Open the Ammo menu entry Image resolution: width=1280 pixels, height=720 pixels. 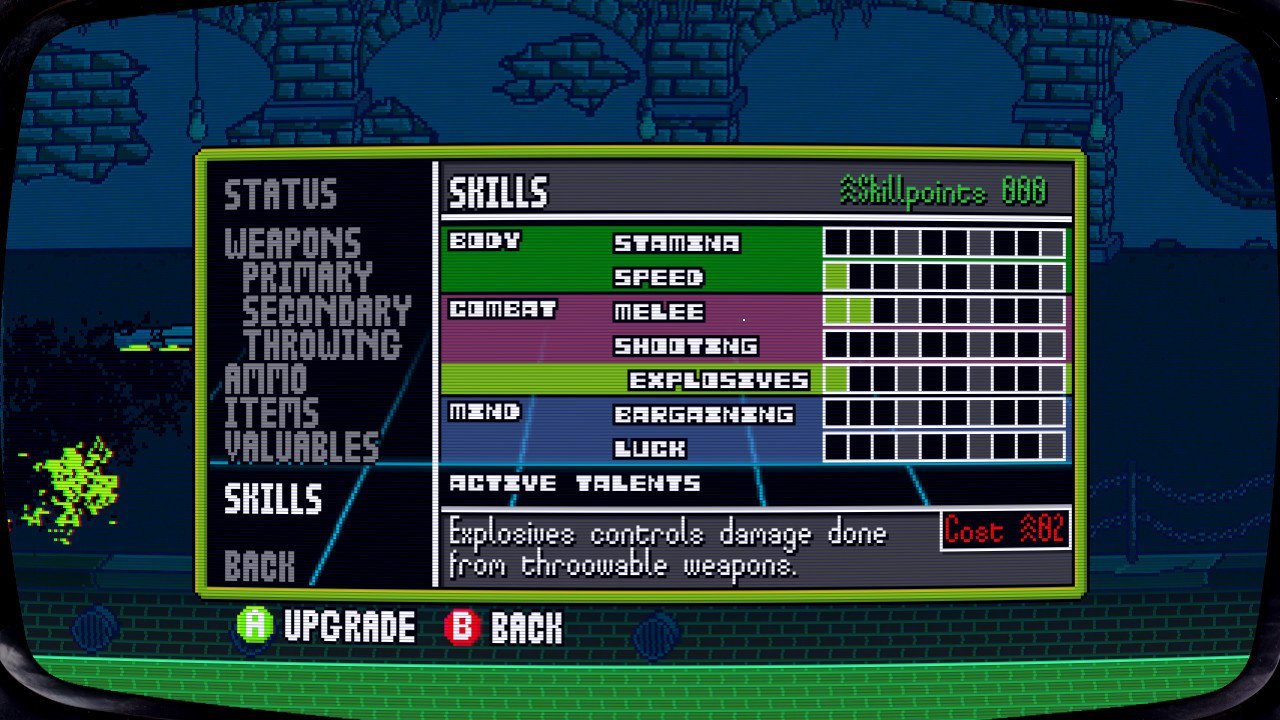coord(265,379)
